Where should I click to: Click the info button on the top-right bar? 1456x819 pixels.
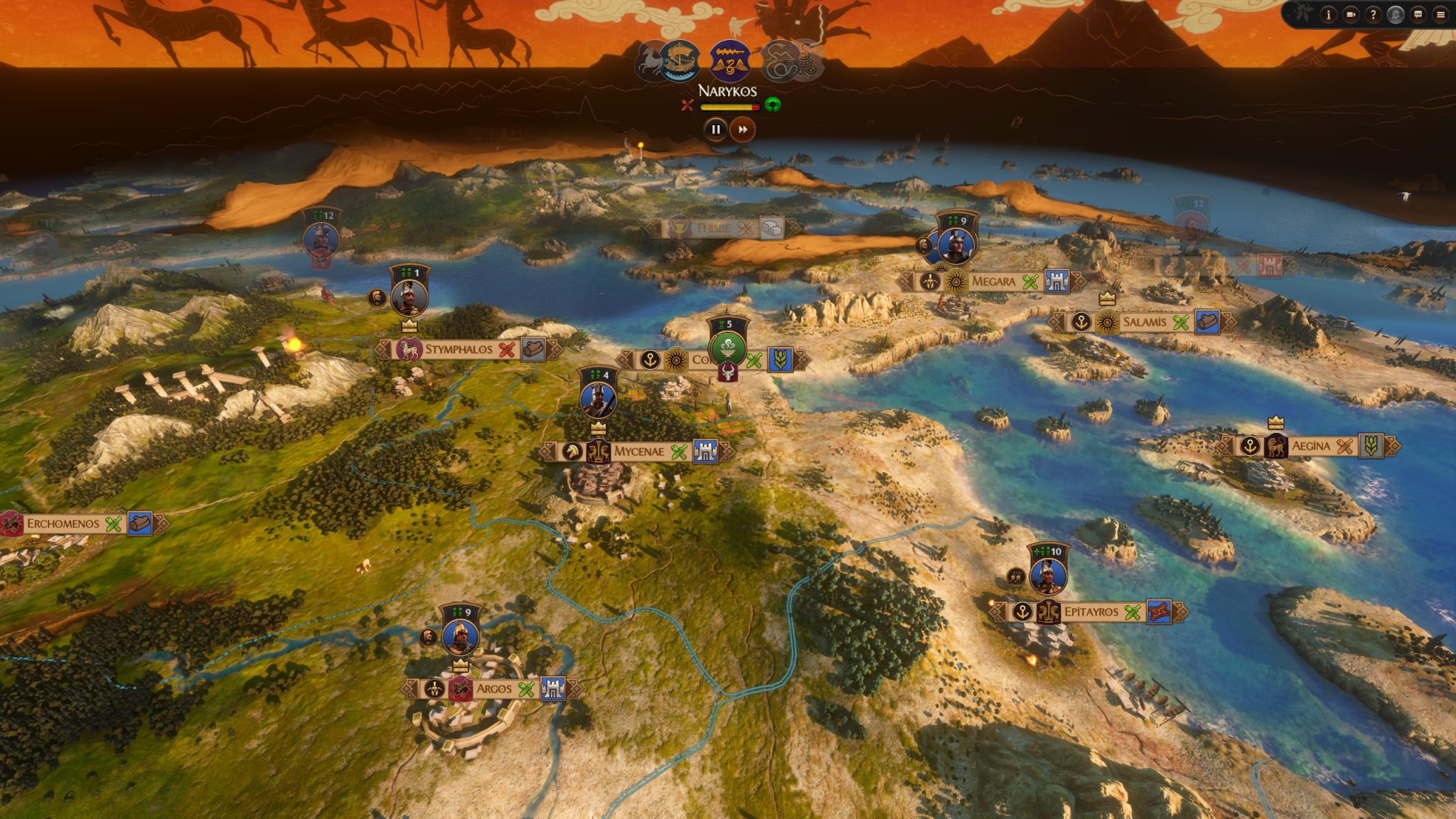coord(1328,14)
